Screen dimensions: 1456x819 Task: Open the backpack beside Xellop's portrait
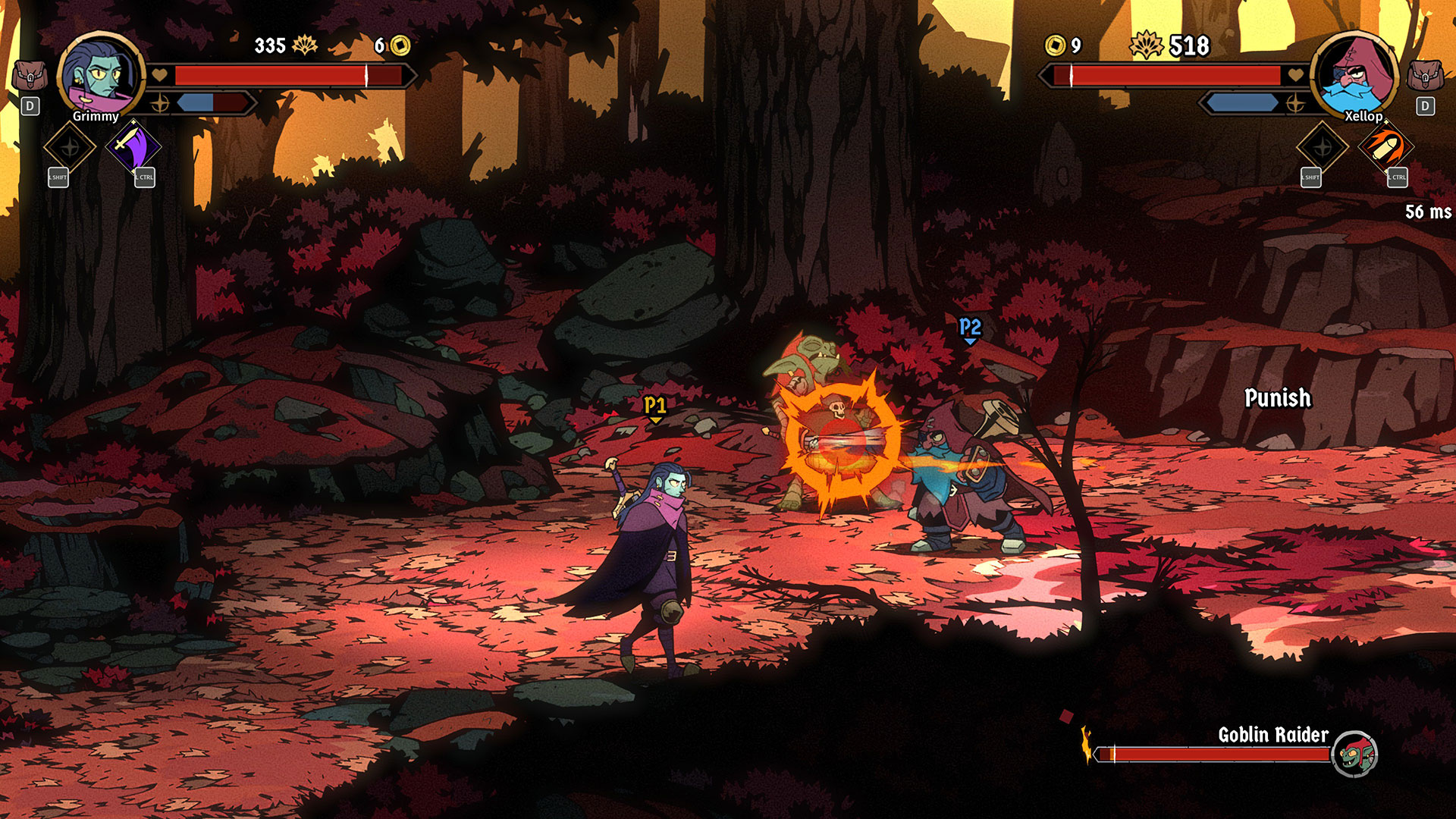[1425, 76]
